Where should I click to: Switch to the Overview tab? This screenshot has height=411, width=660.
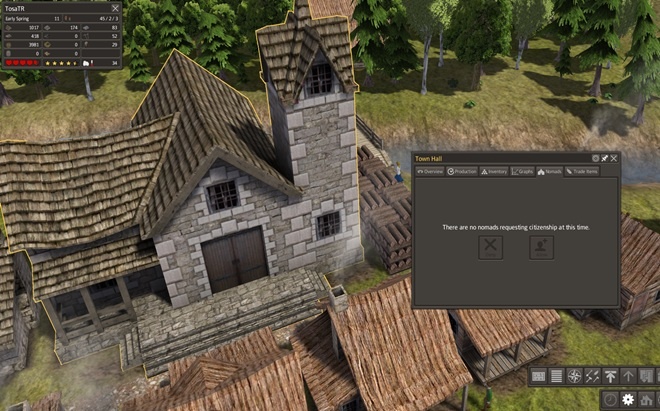[430, 172]
